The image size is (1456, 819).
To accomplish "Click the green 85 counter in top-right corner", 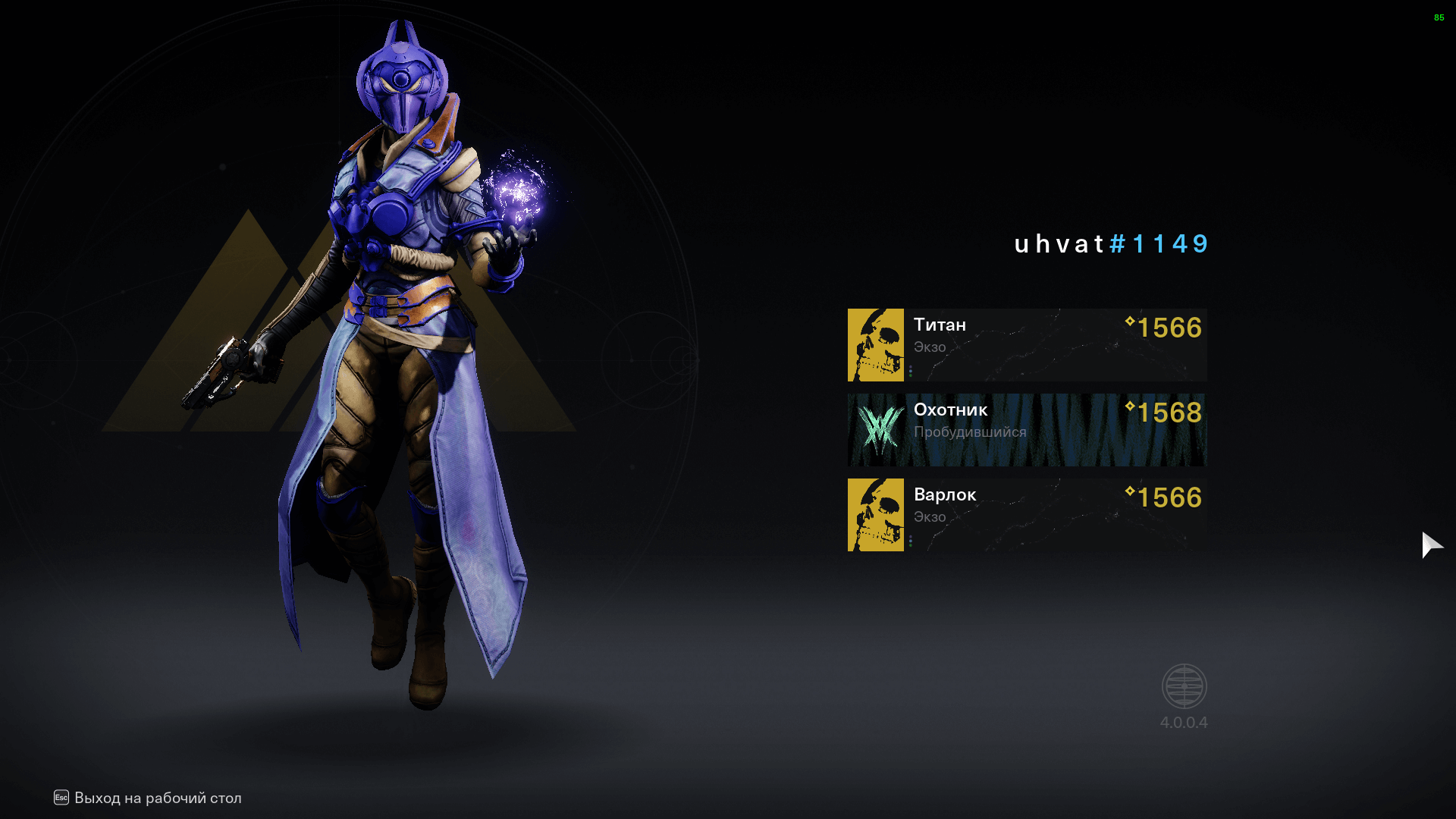I will tap(1439, 19).
